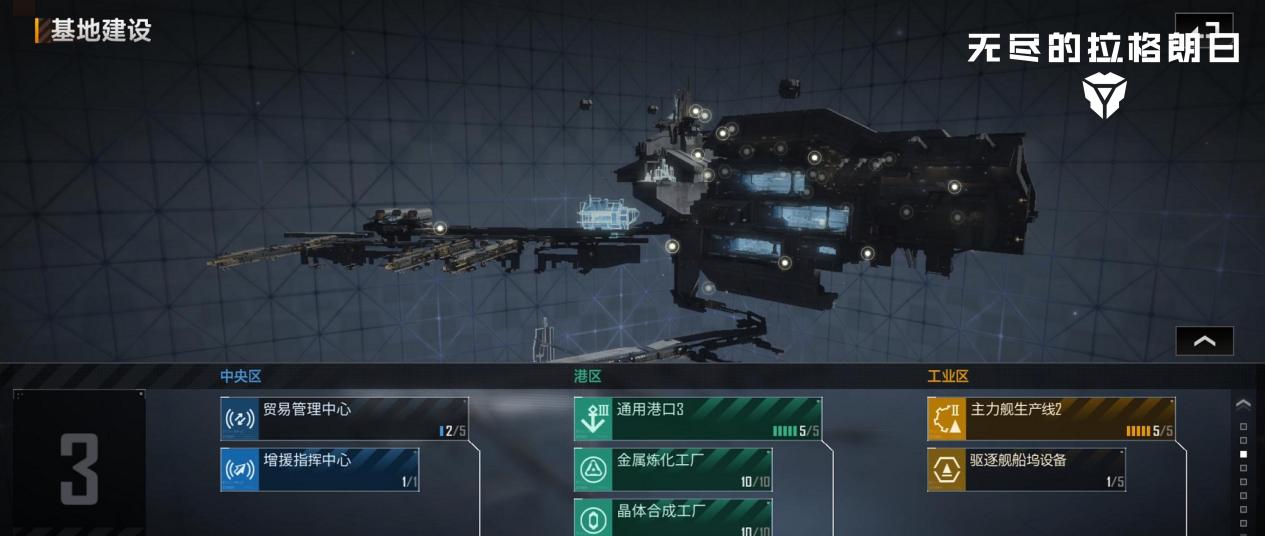Collapse the build panel with the up-chevron button

[1204, 341]
